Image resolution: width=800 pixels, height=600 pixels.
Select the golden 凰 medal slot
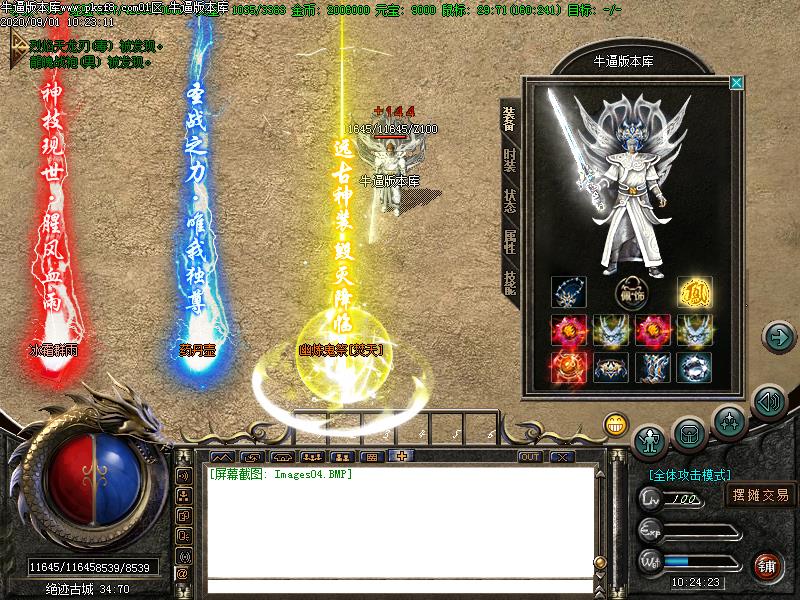(693, 293)
